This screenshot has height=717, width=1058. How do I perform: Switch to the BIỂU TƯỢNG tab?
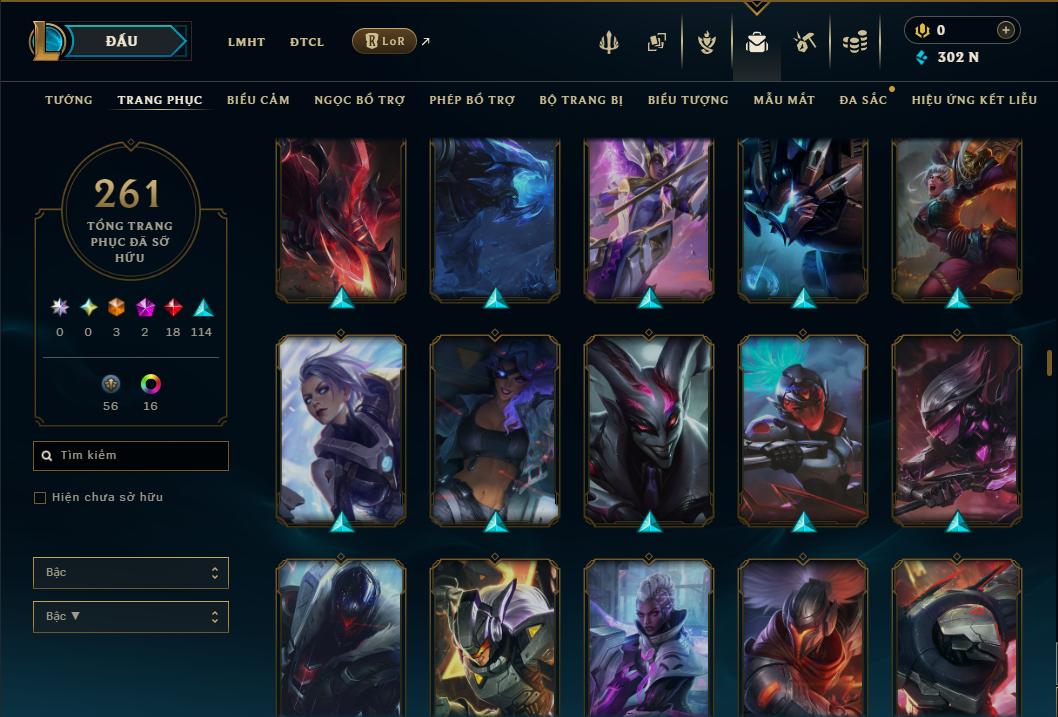(688, 100)
